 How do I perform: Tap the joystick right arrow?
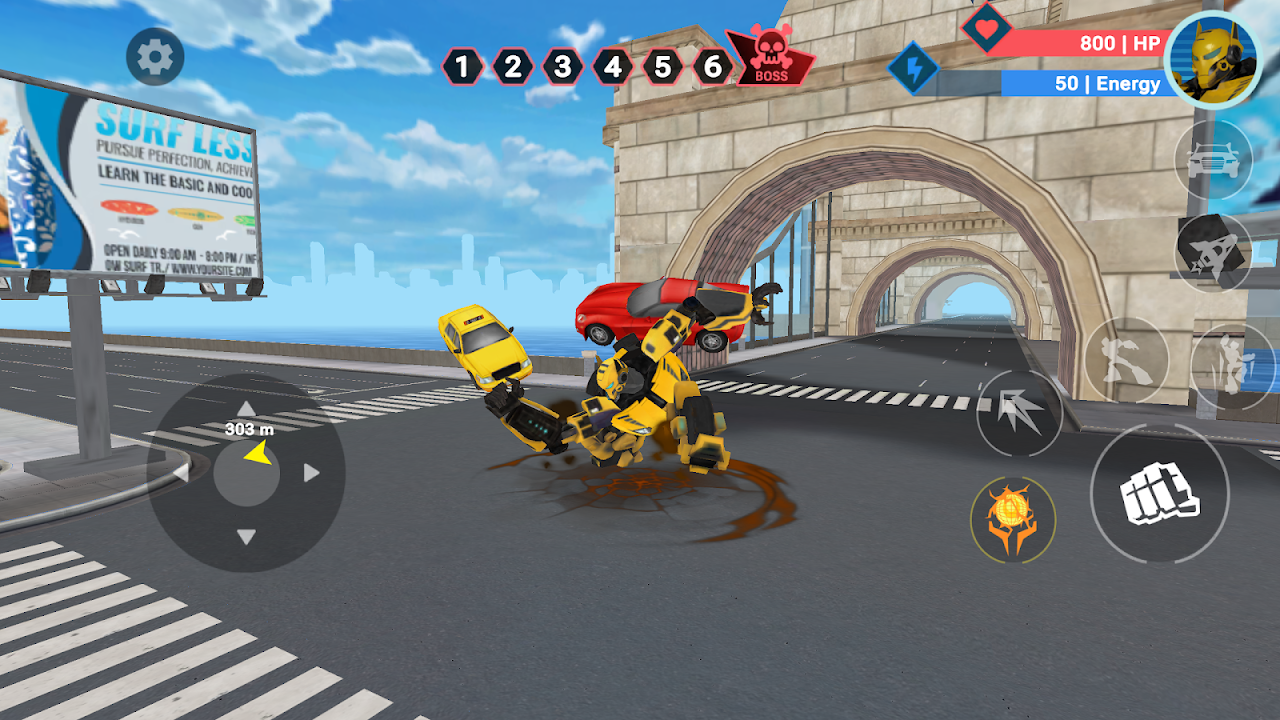tap(311, 472)
